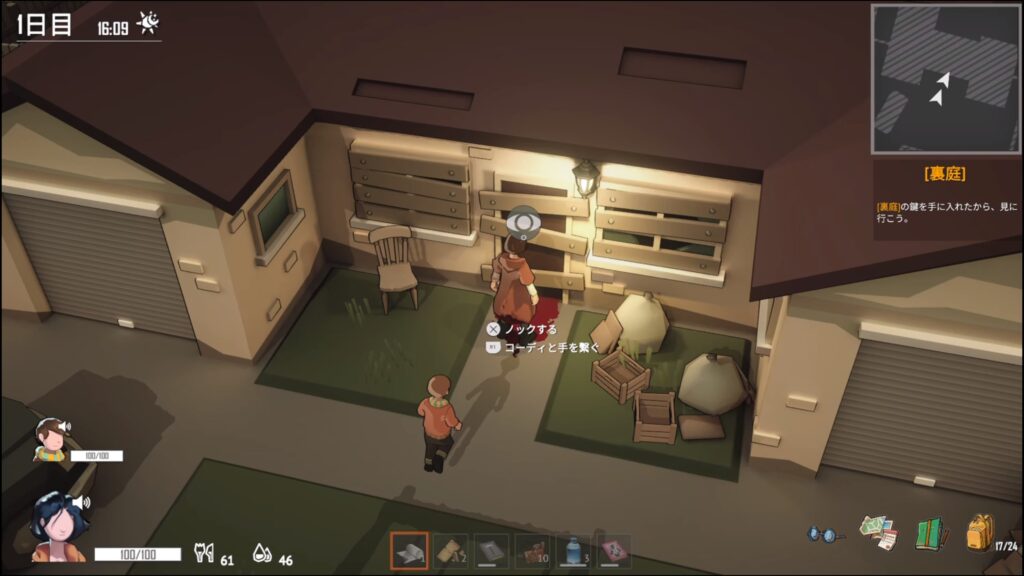This screenshot has width=1024, height=576.
Task: Open the green notebook journal
Action: click(x=931, y=532)
